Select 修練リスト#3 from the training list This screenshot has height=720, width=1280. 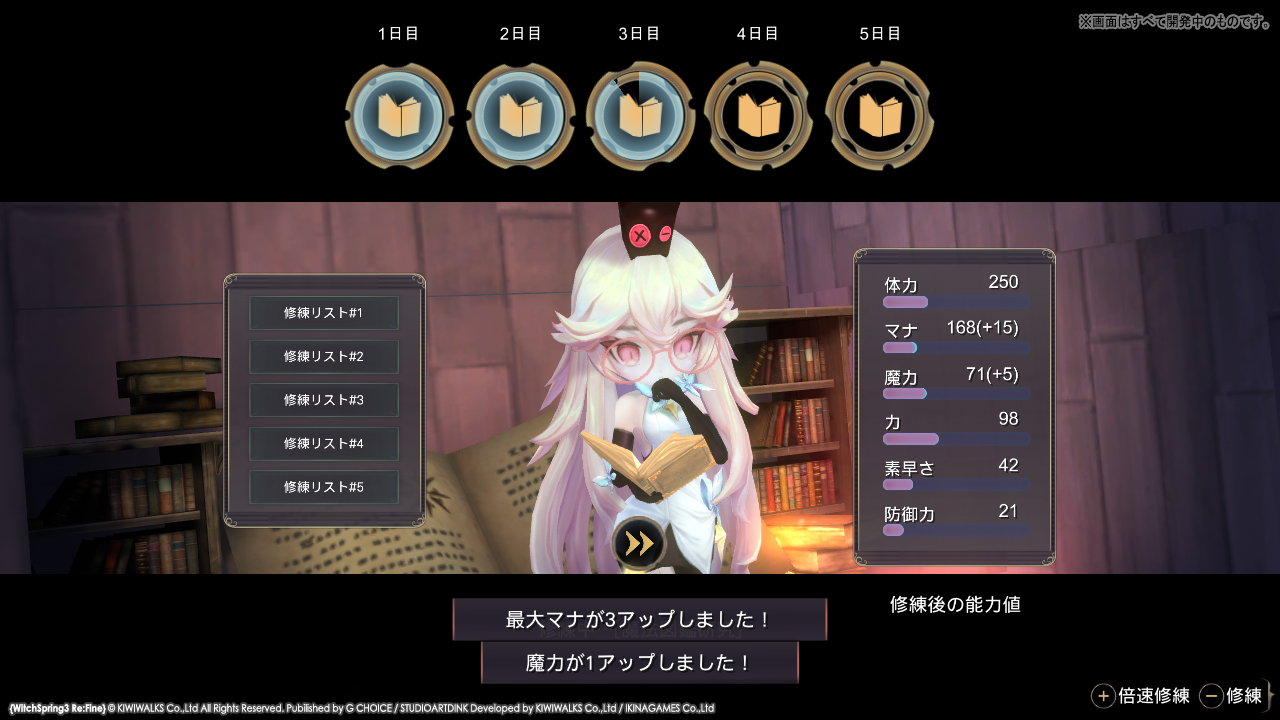(323, 400)
